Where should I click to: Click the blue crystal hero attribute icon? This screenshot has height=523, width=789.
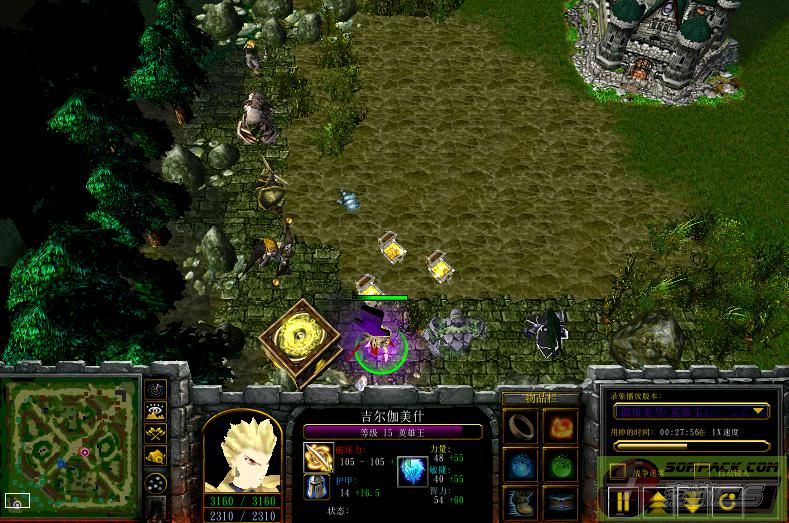[x=413, y=470]
